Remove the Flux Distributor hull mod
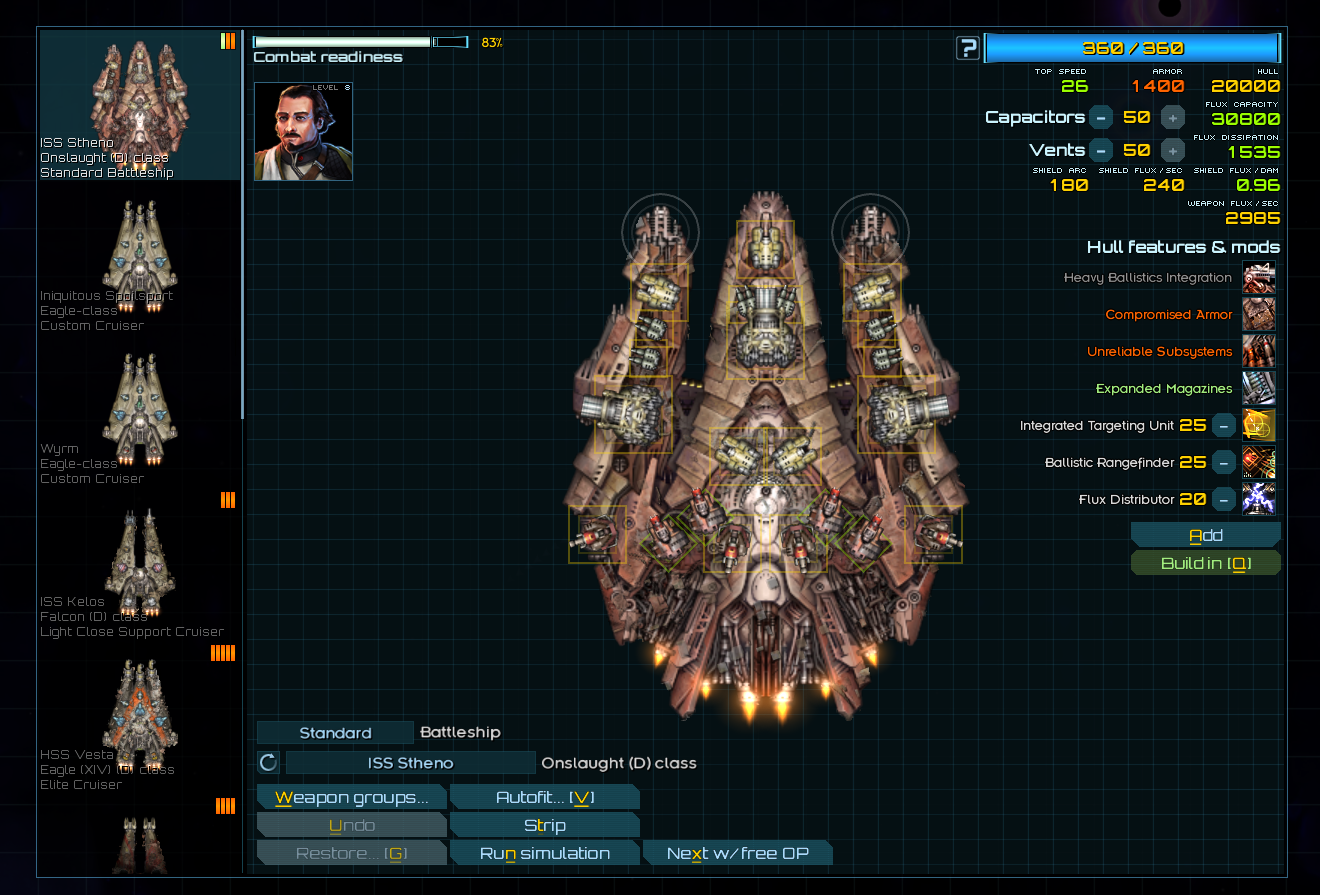The height and width of the screenshot is (895, 1320). click(x=1223, y=499)
